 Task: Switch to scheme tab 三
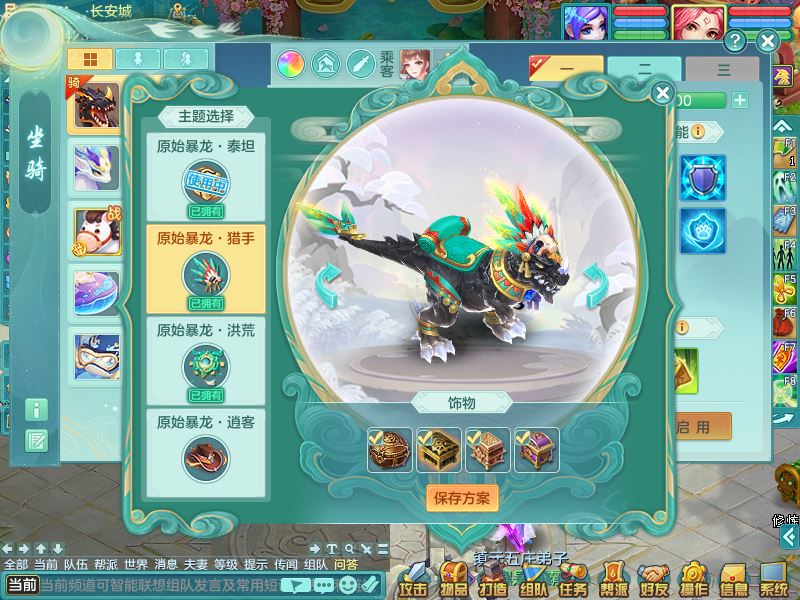pos(722,71)
